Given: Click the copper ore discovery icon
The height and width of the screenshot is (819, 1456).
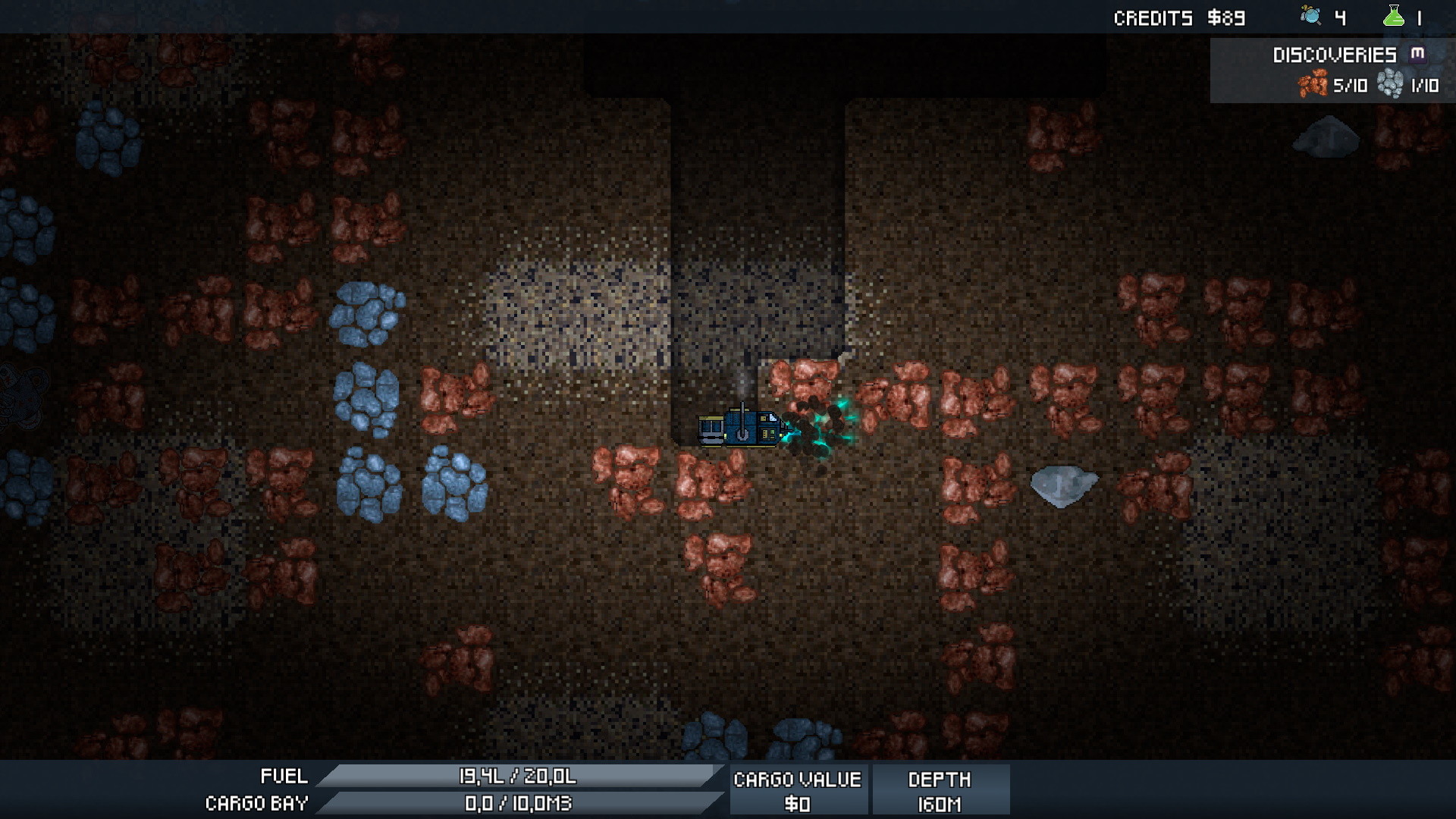Looking at the screenshot, I should pos(1313,84).
